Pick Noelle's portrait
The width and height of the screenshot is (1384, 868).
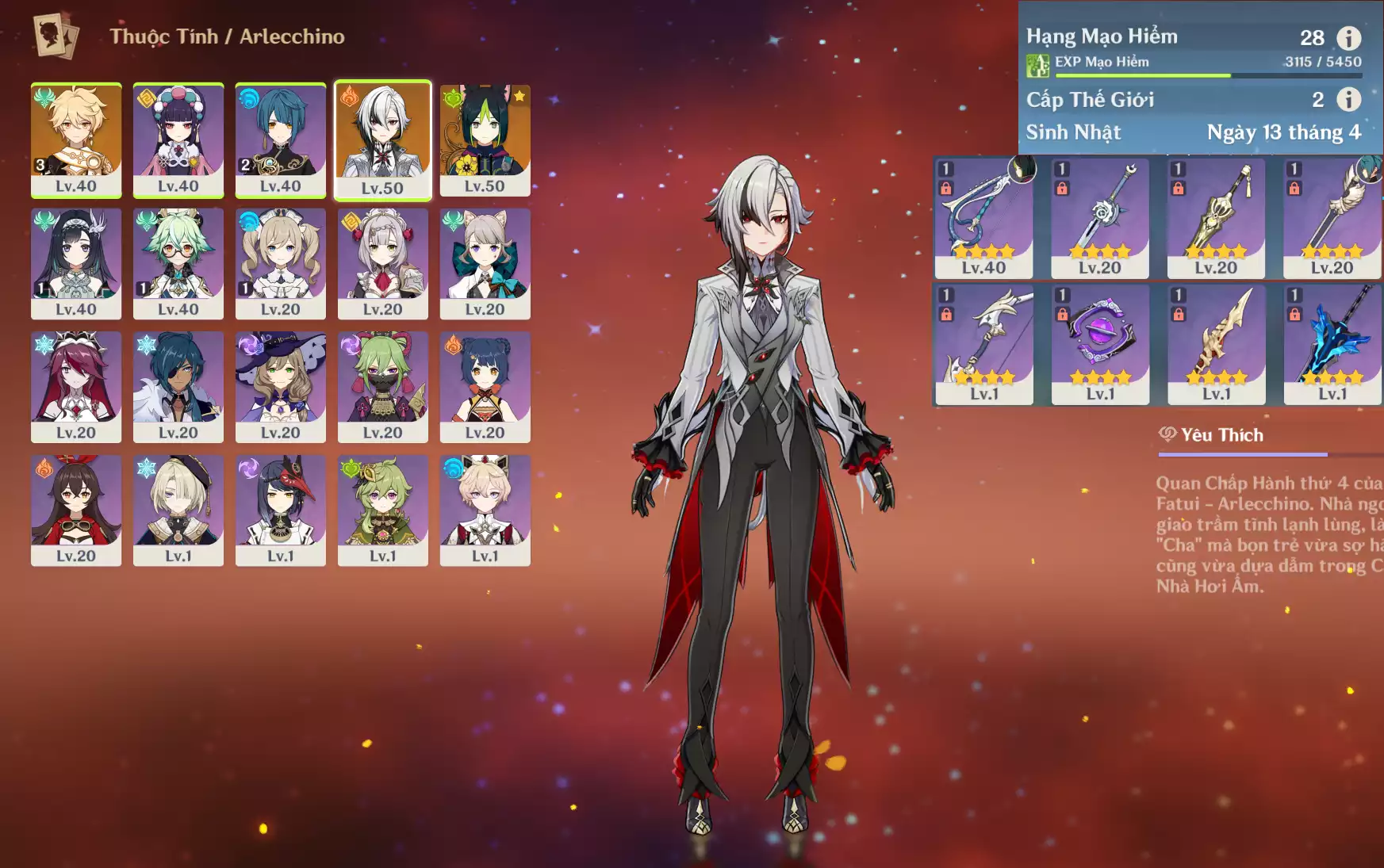coord(382,263)
